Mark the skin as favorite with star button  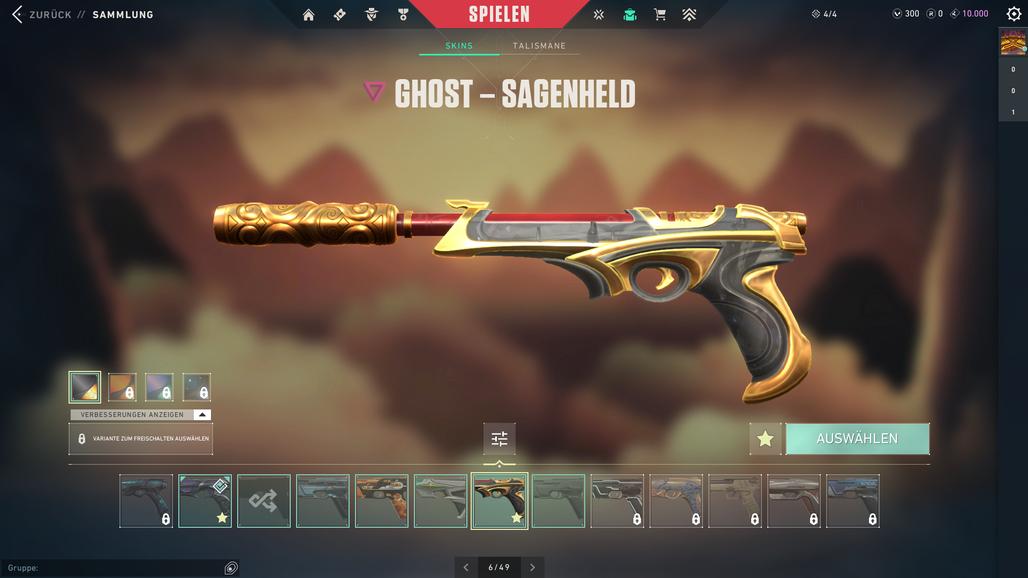(765, 439)
